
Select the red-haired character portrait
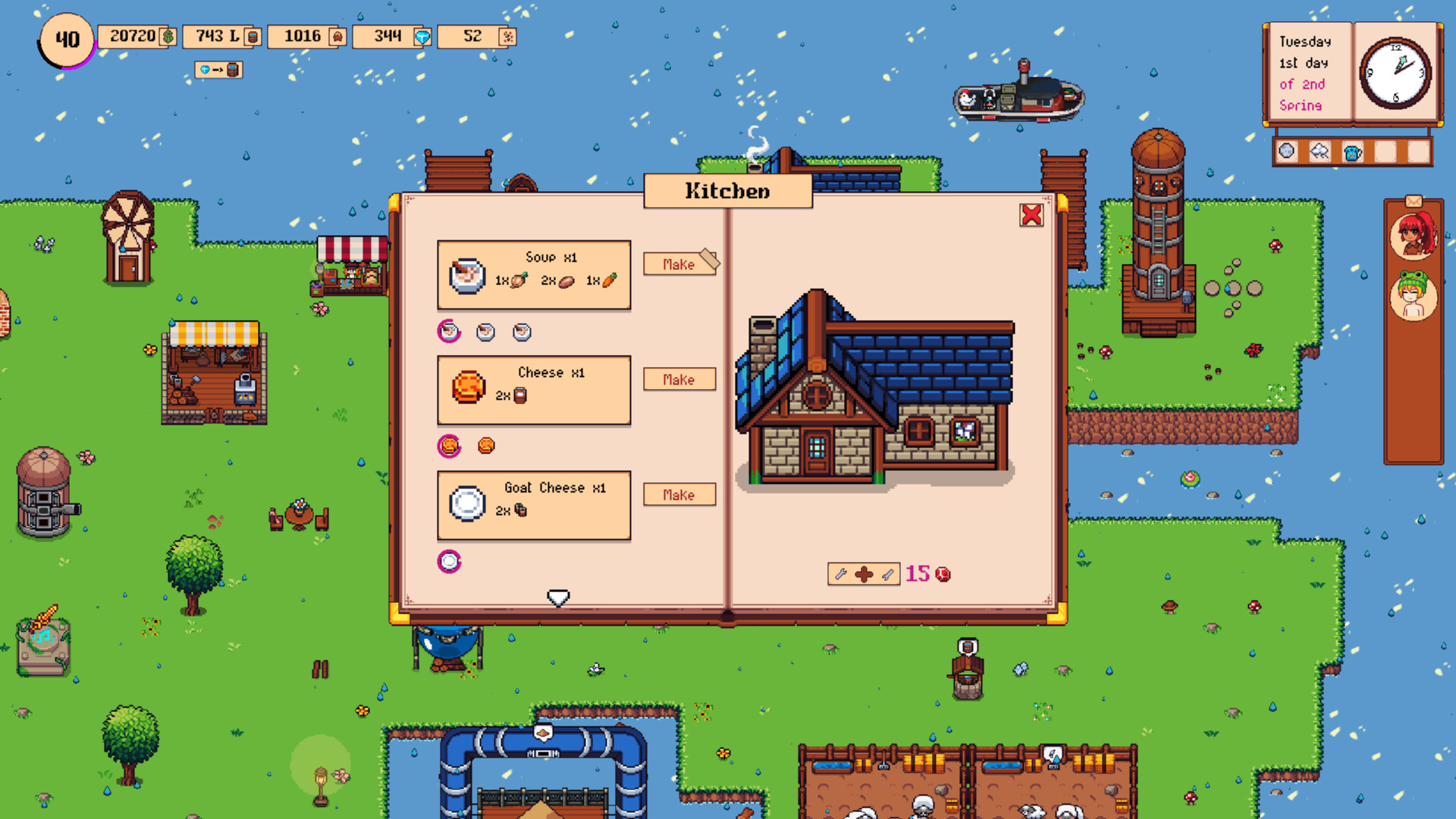(1417, 237)
